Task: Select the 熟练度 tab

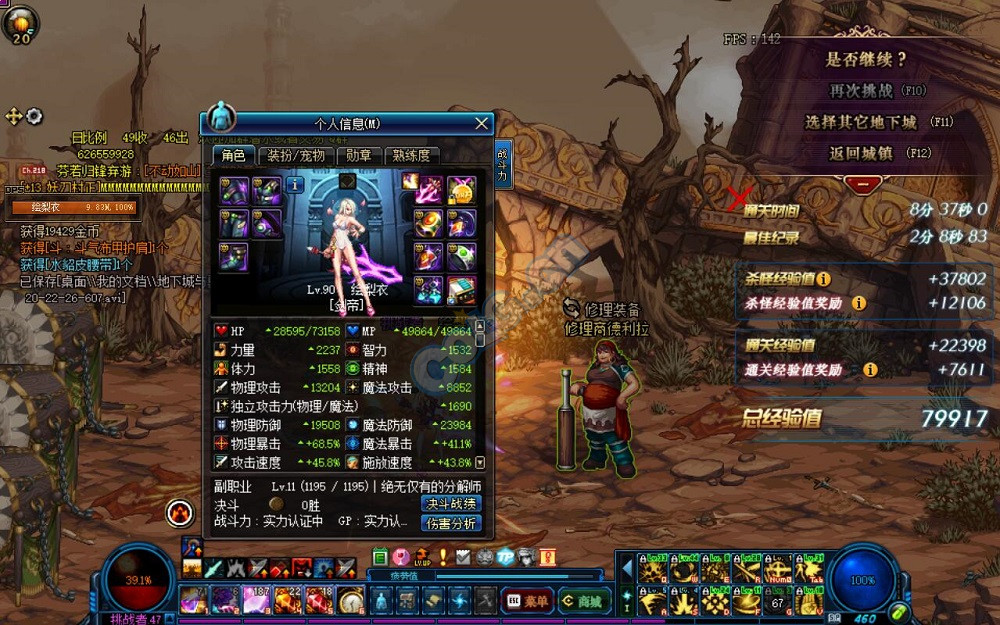Action: point(412,156)
